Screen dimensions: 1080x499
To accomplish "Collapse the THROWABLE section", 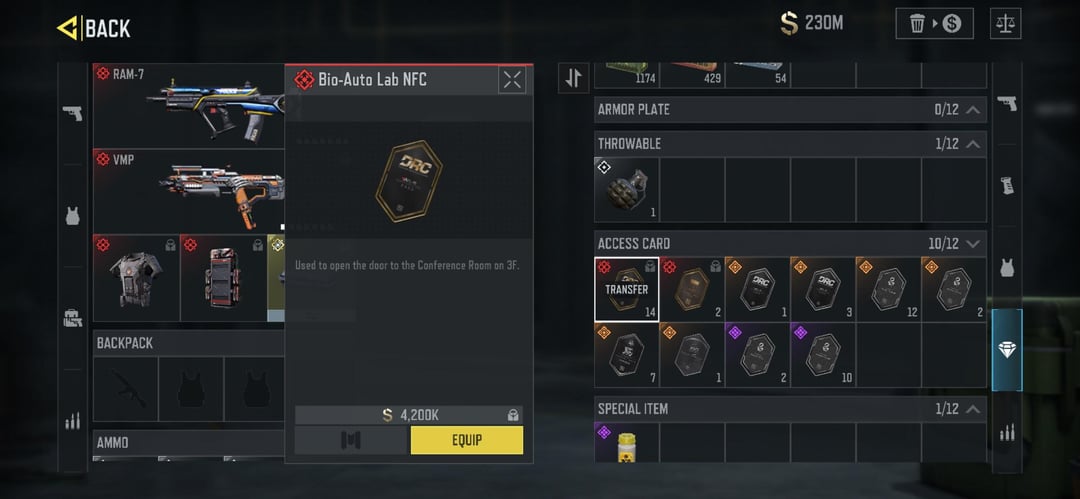I will point(972,144).
